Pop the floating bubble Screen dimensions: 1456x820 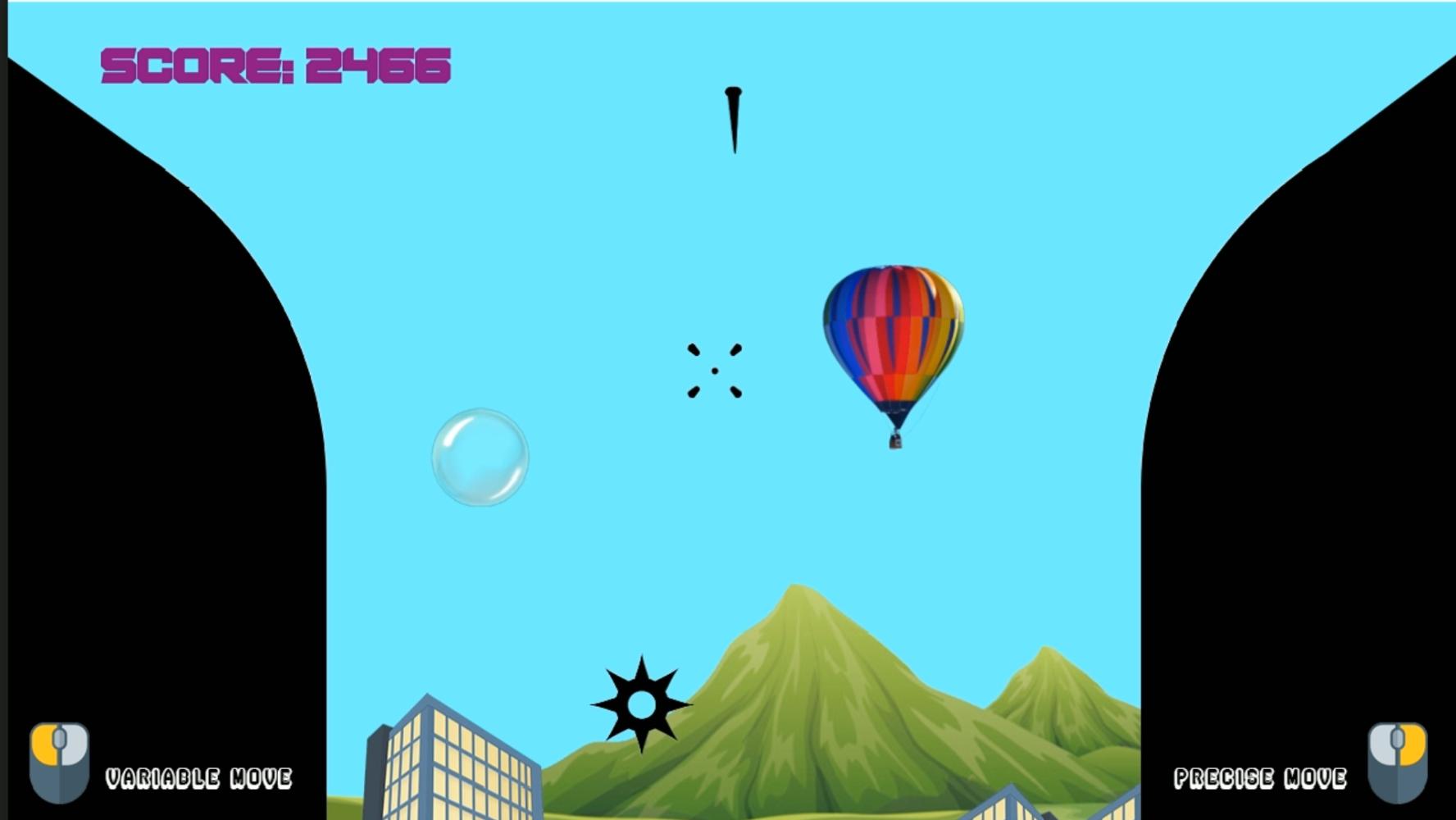click(481, 457)
